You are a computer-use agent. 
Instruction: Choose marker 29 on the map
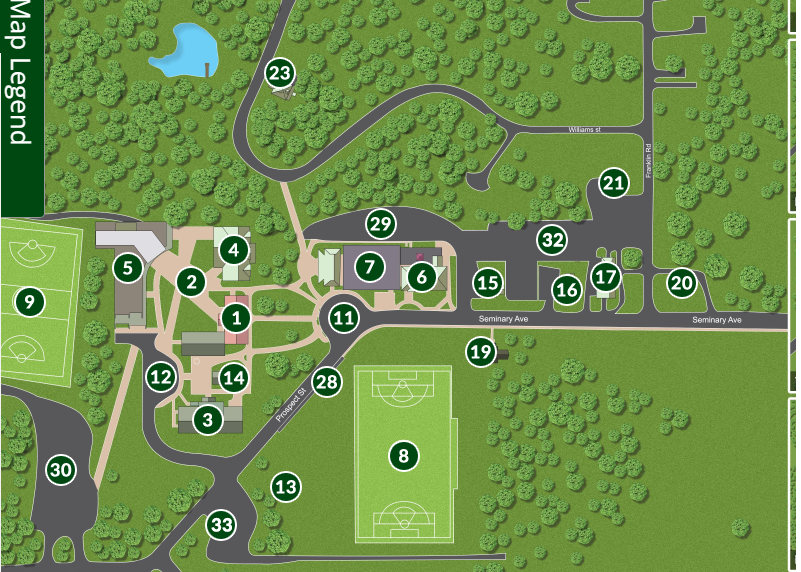[379, 222]
